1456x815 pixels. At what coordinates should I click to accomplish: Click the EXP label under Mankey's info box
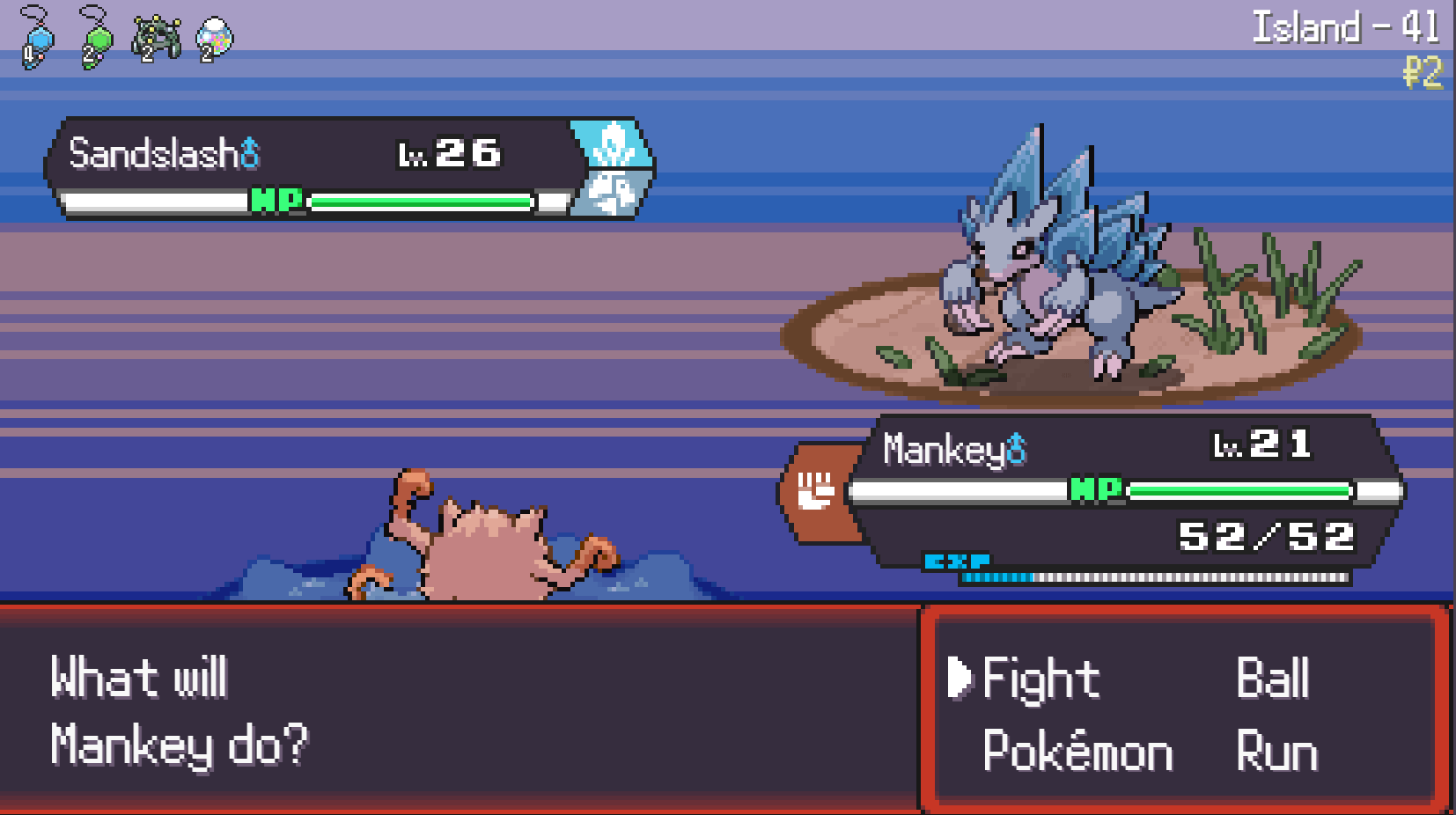[x=957, y=560]
